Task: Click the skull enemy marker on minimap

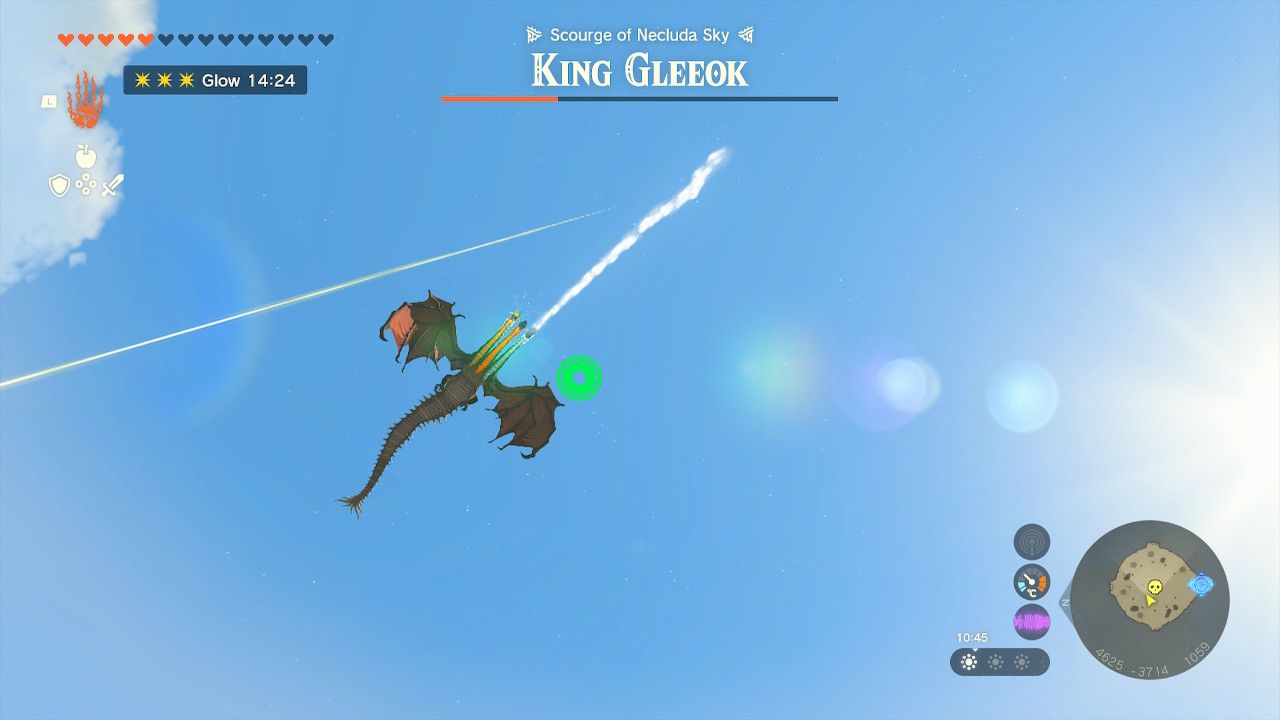Action: pyautogui.click(x=1153, y=586)
